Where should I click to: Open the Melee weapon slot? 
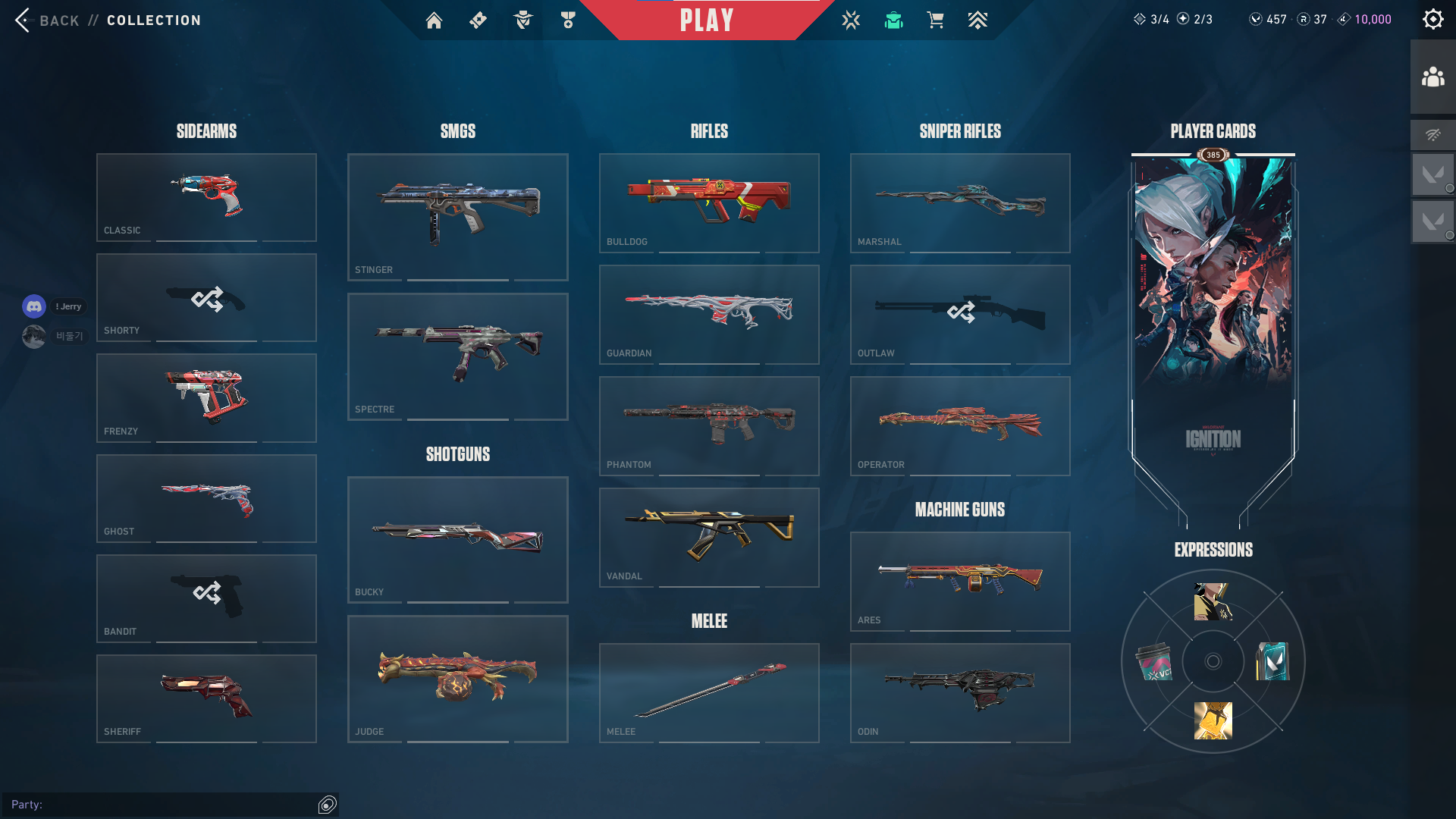[x=709, y=692]
